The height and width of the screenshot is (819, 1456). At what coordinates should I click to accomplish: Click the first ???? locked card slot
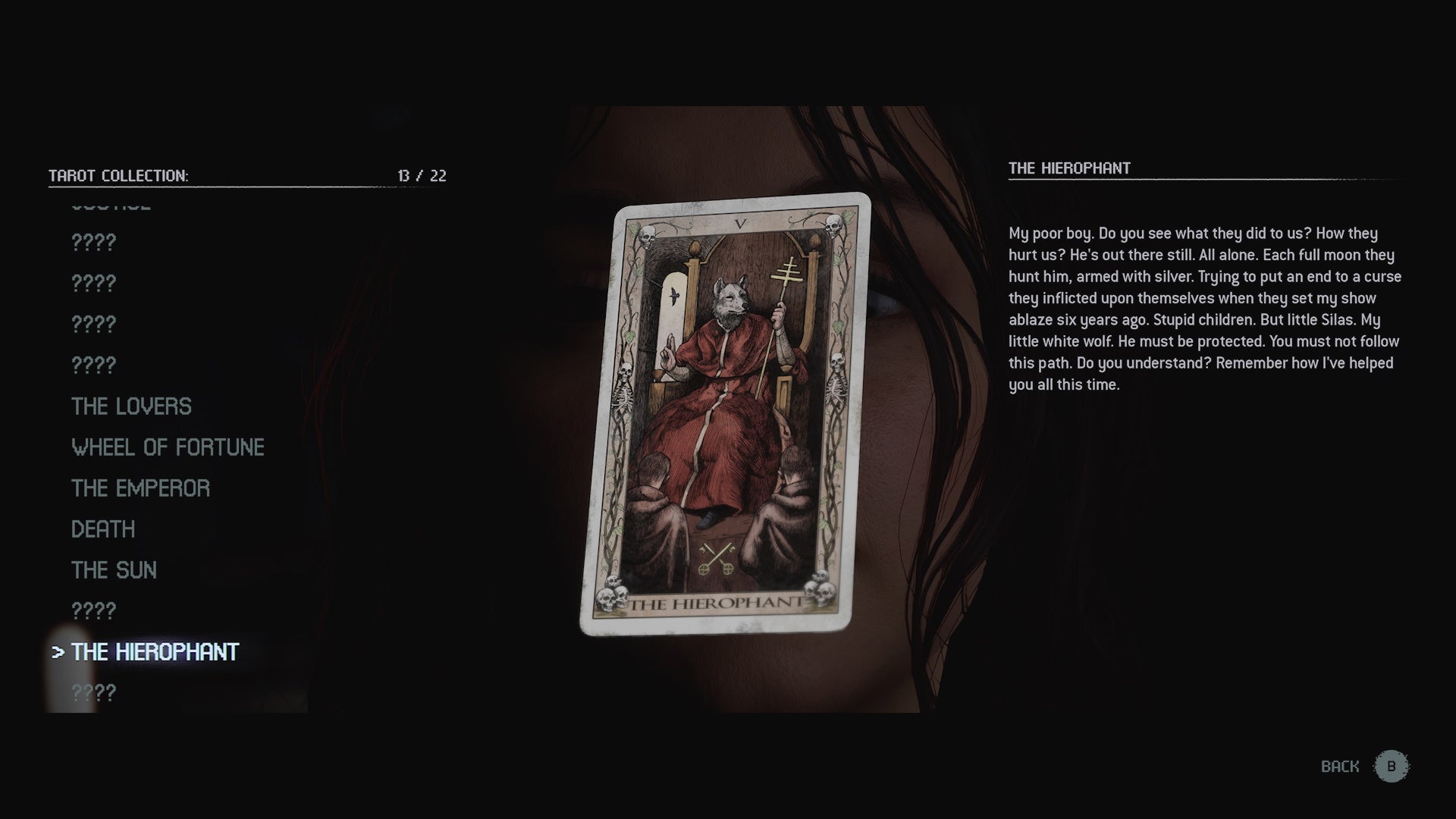tap(93, 243)
